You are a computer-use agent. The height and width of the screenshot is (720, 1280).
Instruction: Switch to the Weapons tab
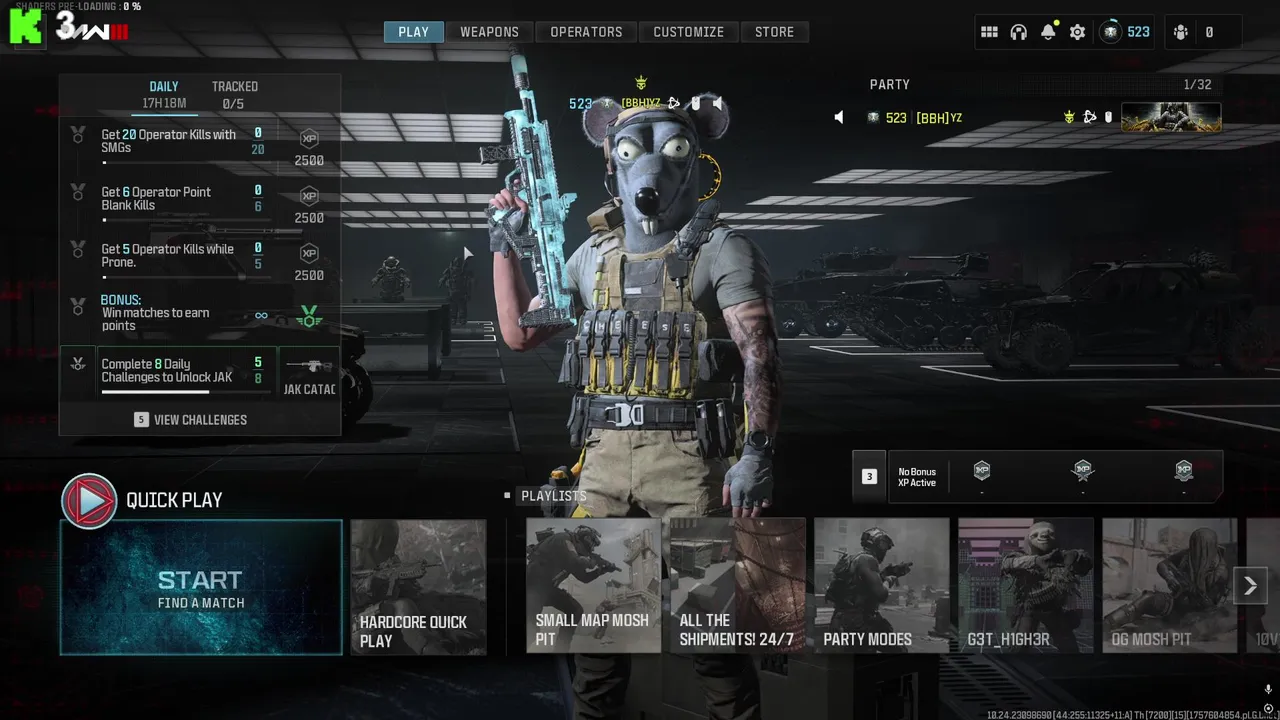(489, 32)
